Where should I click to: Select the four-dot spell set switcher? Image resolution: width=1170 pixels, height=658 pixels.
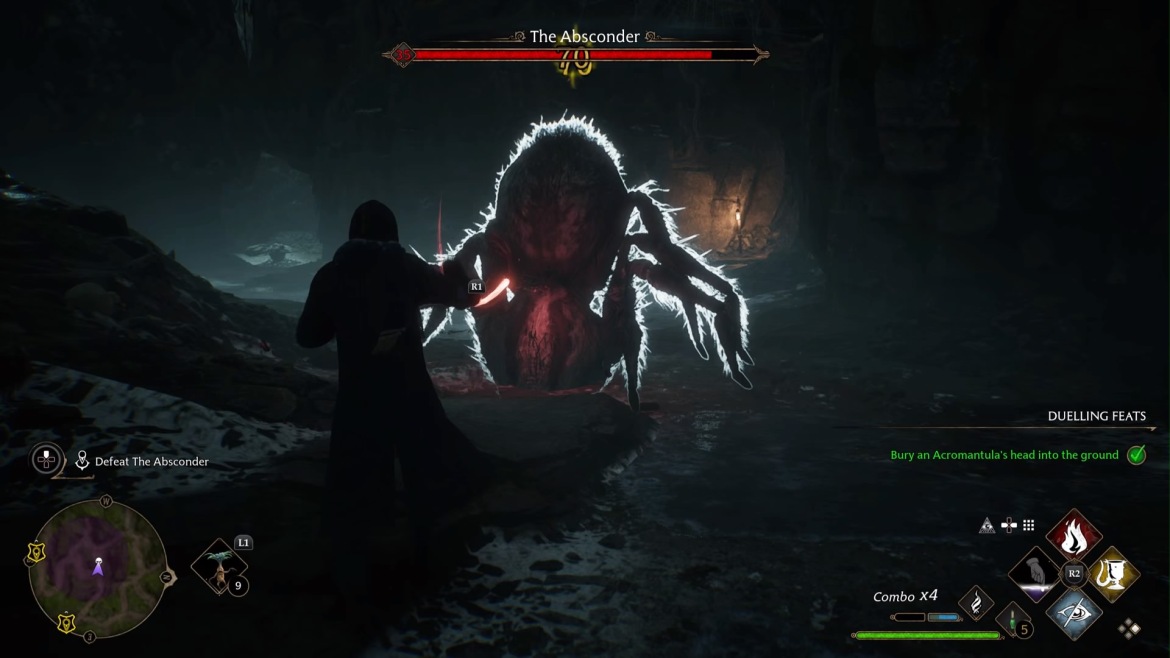(x=1129, y=628)
